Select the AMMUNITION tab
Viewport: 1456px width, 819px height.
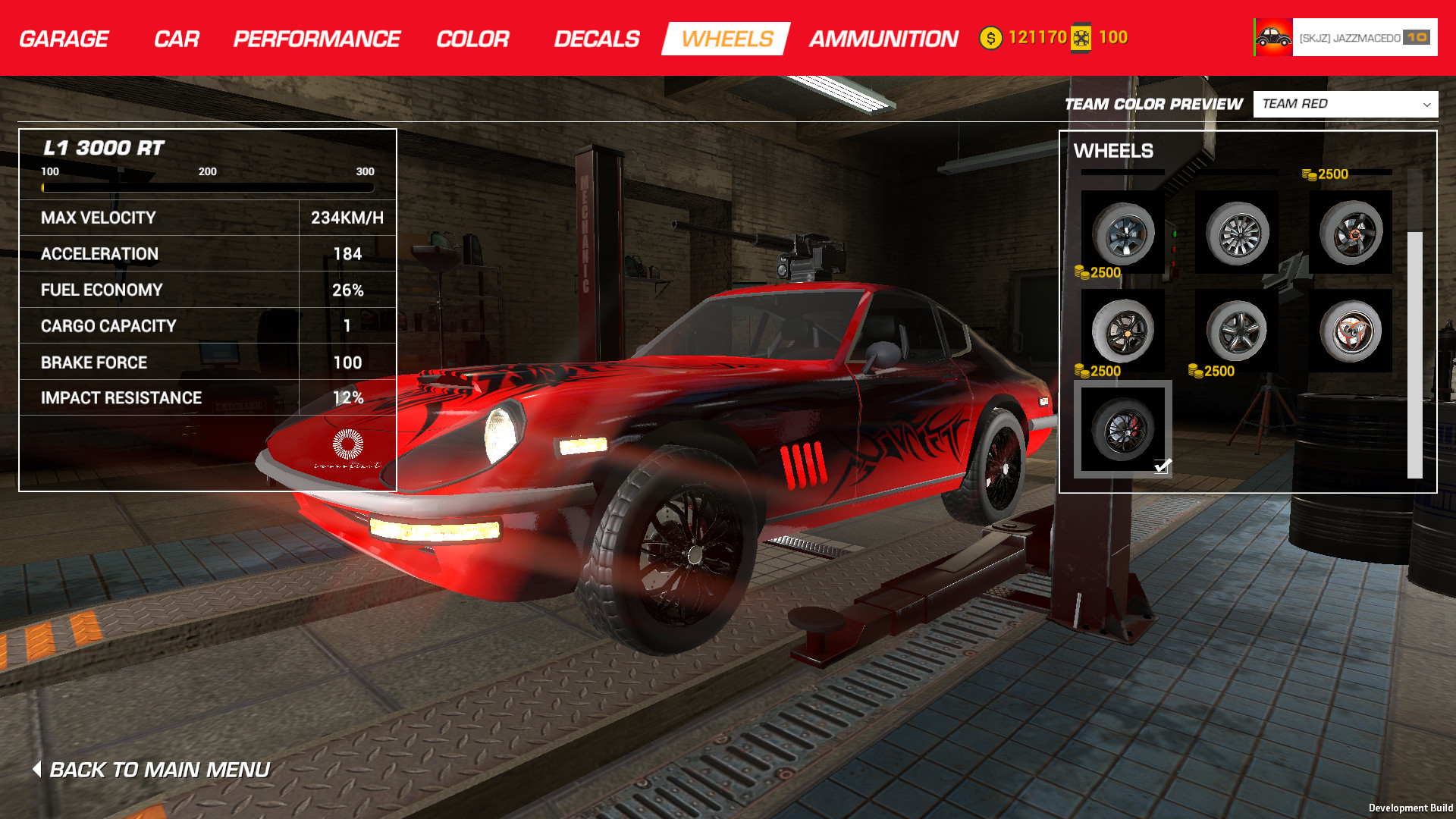click(883, 38)
